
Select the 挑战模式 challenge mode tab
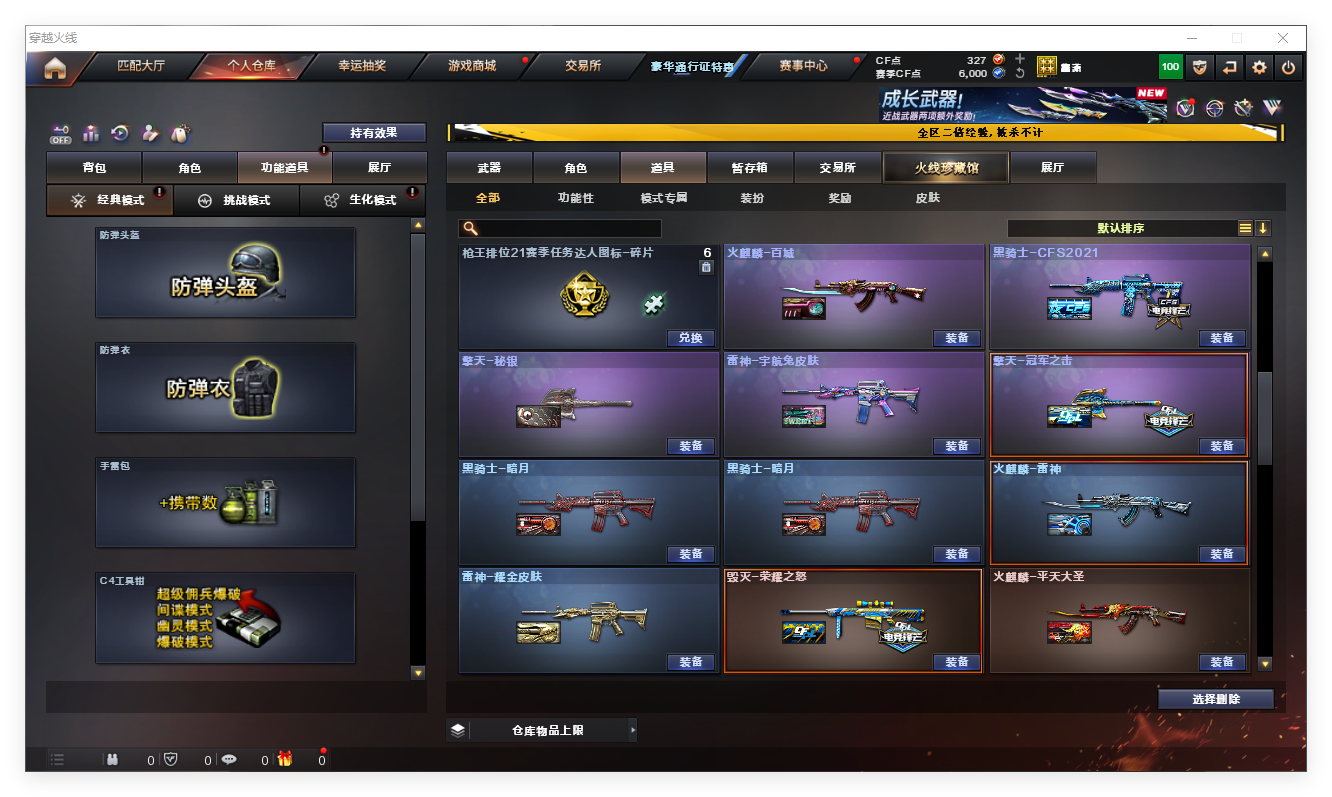(237, 200)
